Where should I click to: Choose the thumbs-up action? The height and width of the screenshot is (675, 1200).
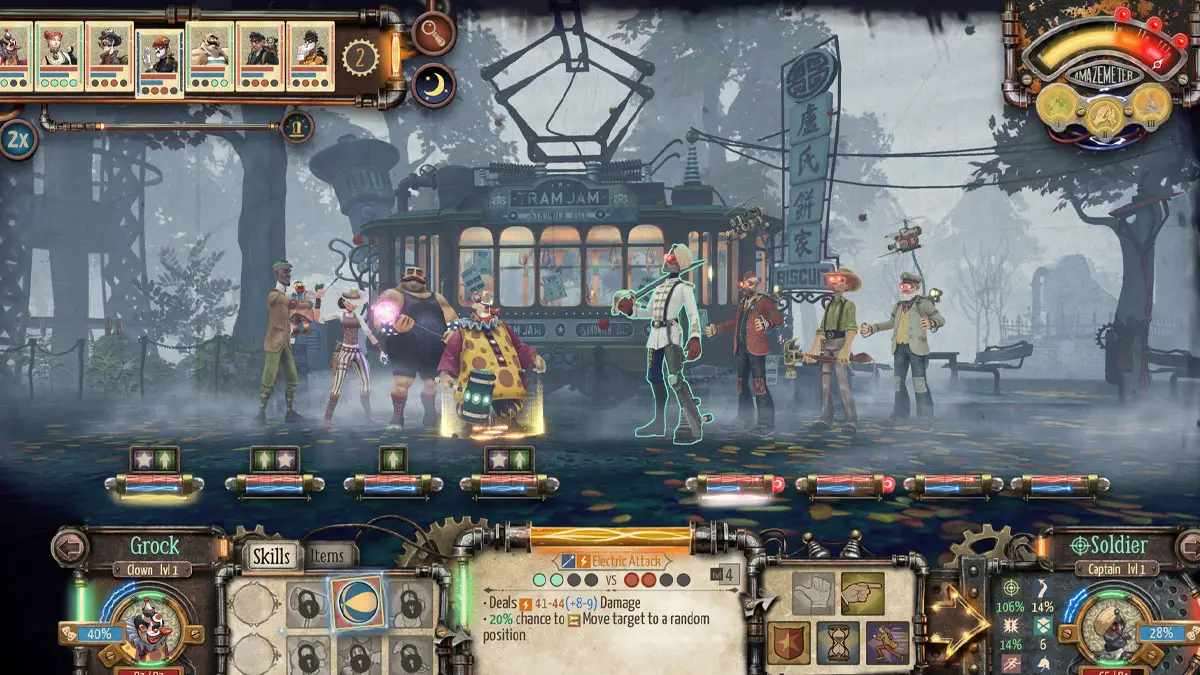(813, 593)
